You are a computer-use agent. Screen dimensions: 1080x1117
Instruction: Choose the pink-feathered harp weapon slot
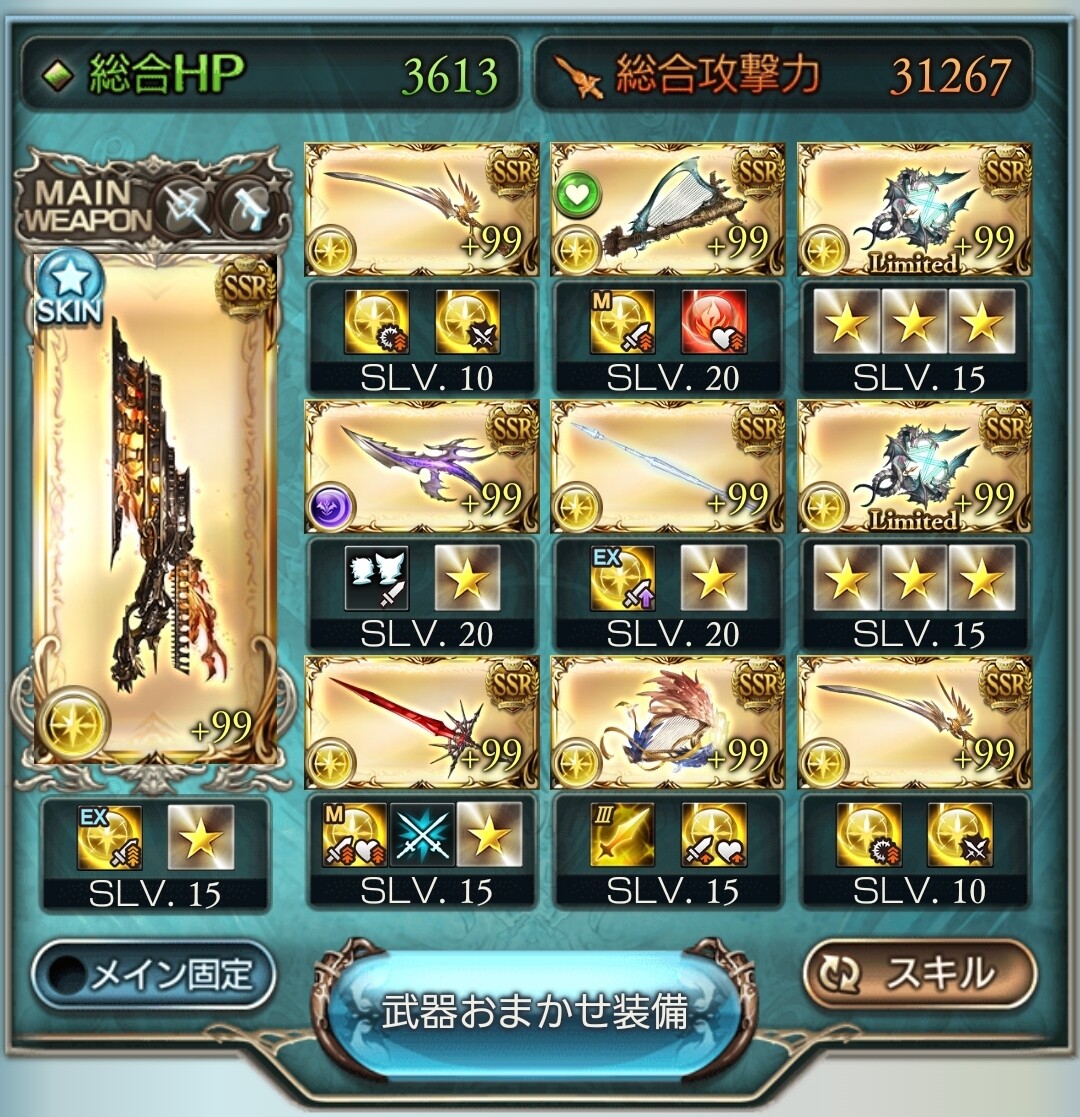click(x=667, y=723)
